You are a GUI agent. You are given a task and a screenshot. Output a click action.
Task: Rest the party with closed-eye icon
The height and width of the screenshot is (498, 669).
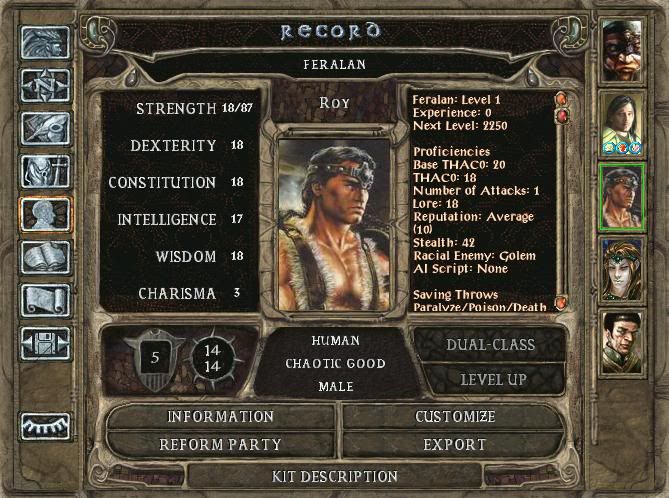tap(46, 426)
